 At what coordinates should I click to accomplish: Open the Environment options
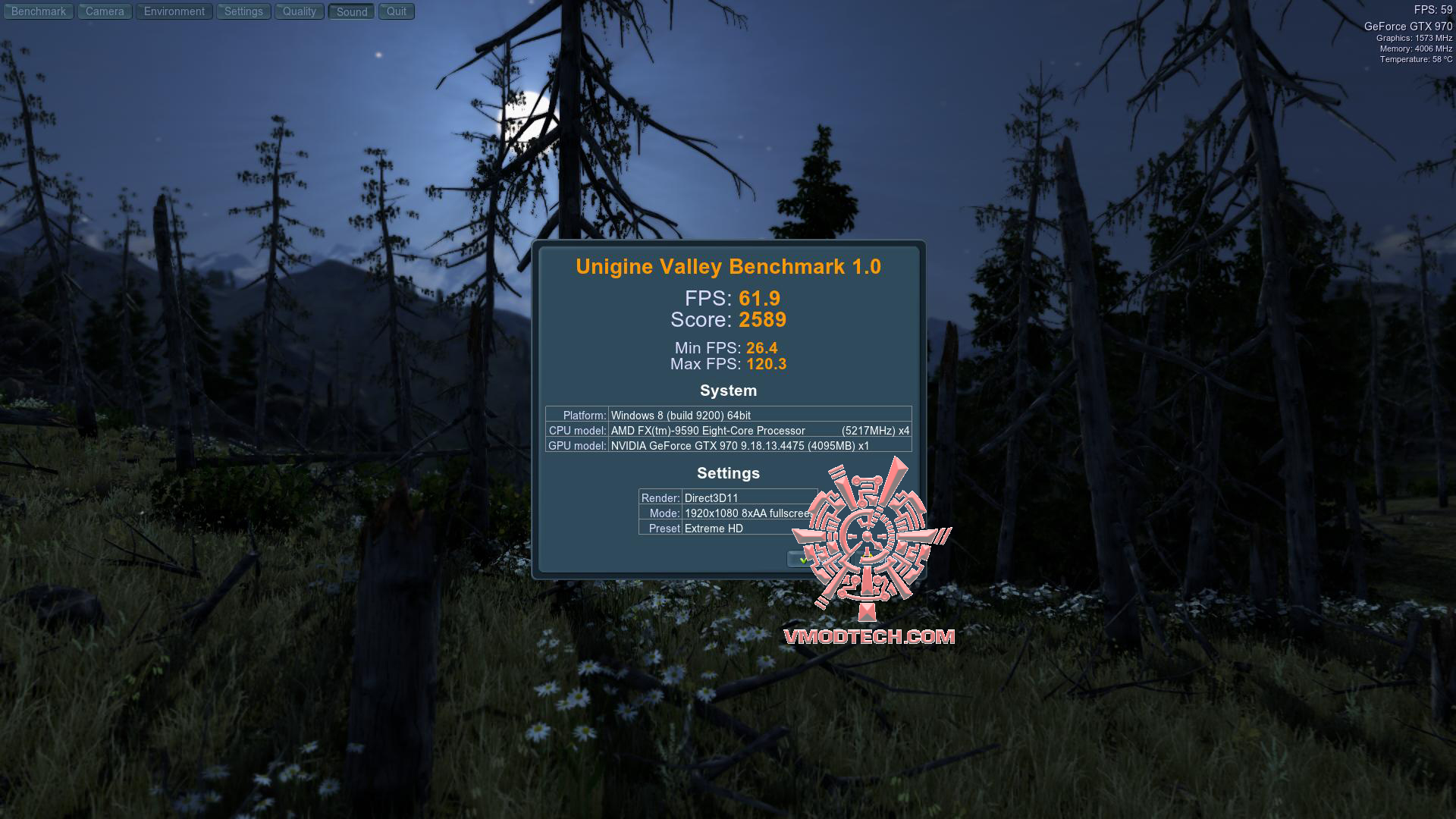[174, 11]
